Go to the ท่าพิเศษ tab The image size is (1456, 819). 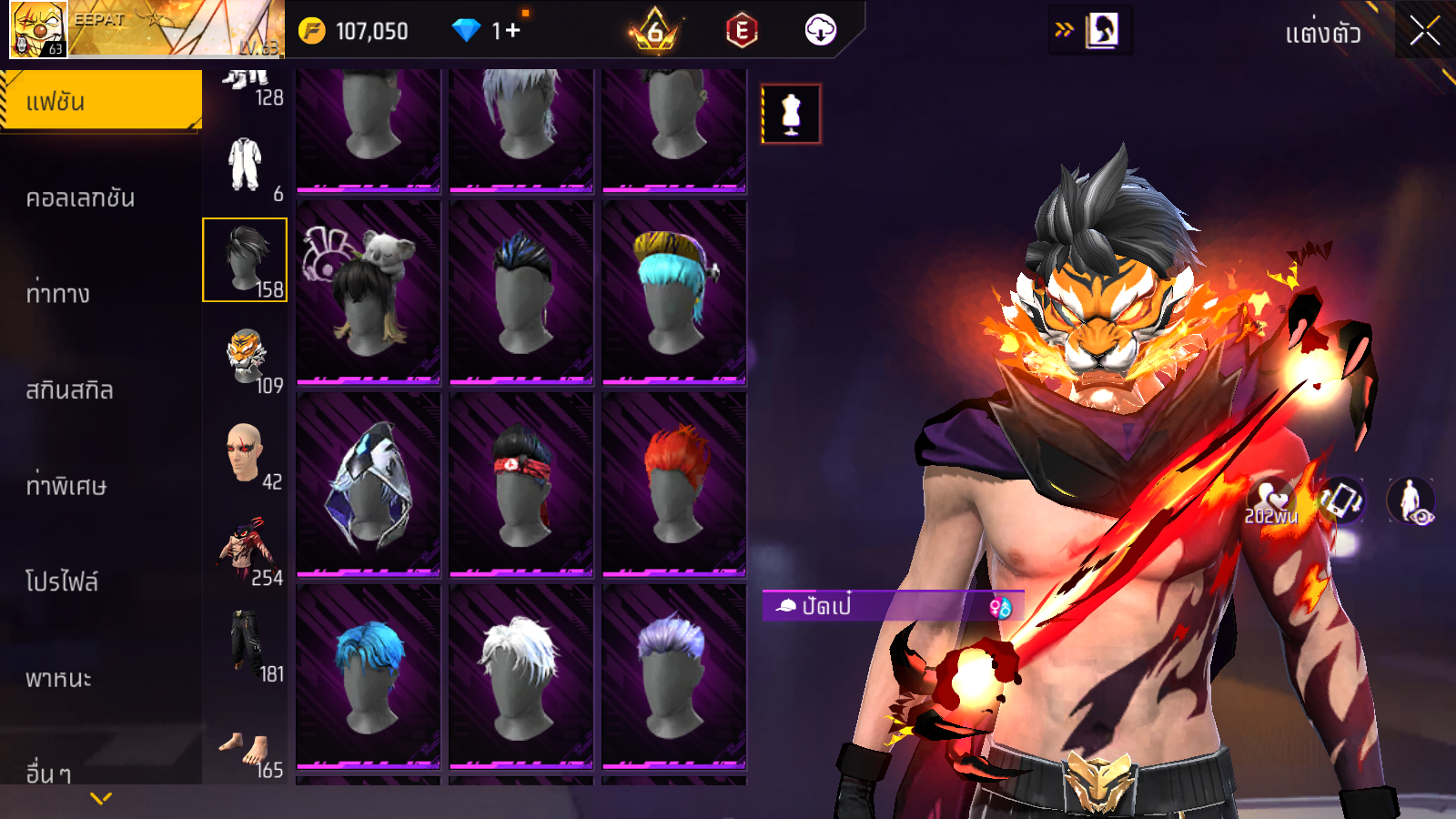66,486
